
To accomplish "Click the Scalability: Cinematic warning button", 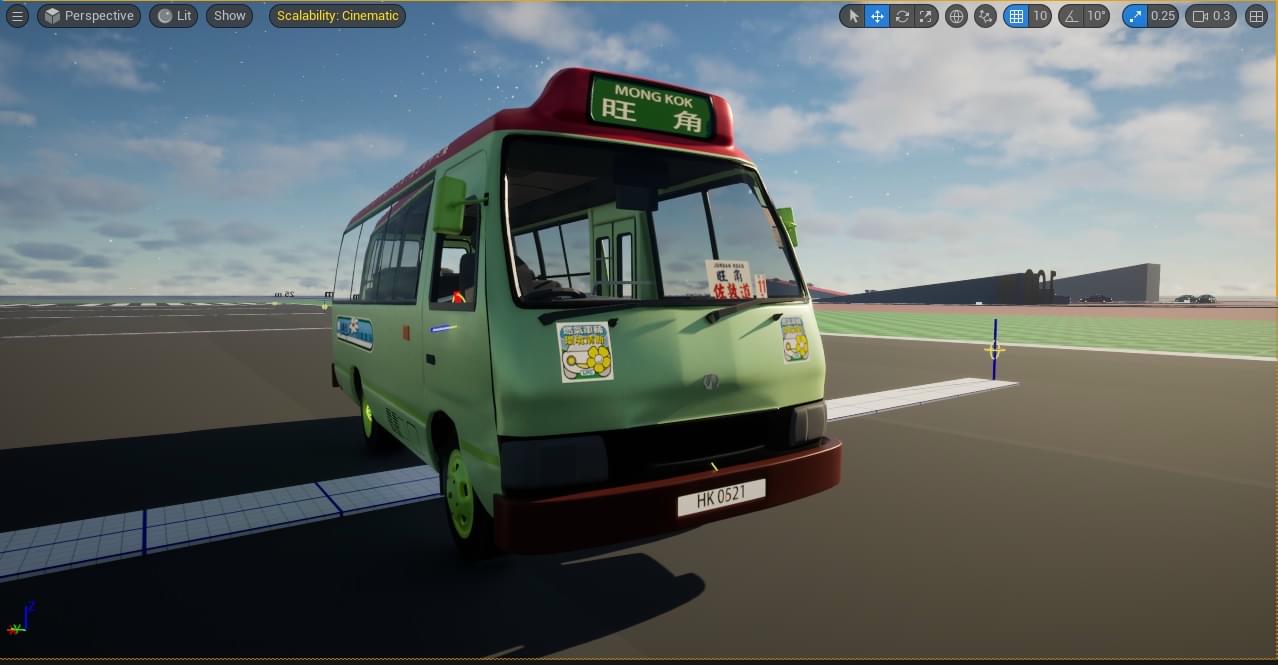I will click(x=337, y=16).
